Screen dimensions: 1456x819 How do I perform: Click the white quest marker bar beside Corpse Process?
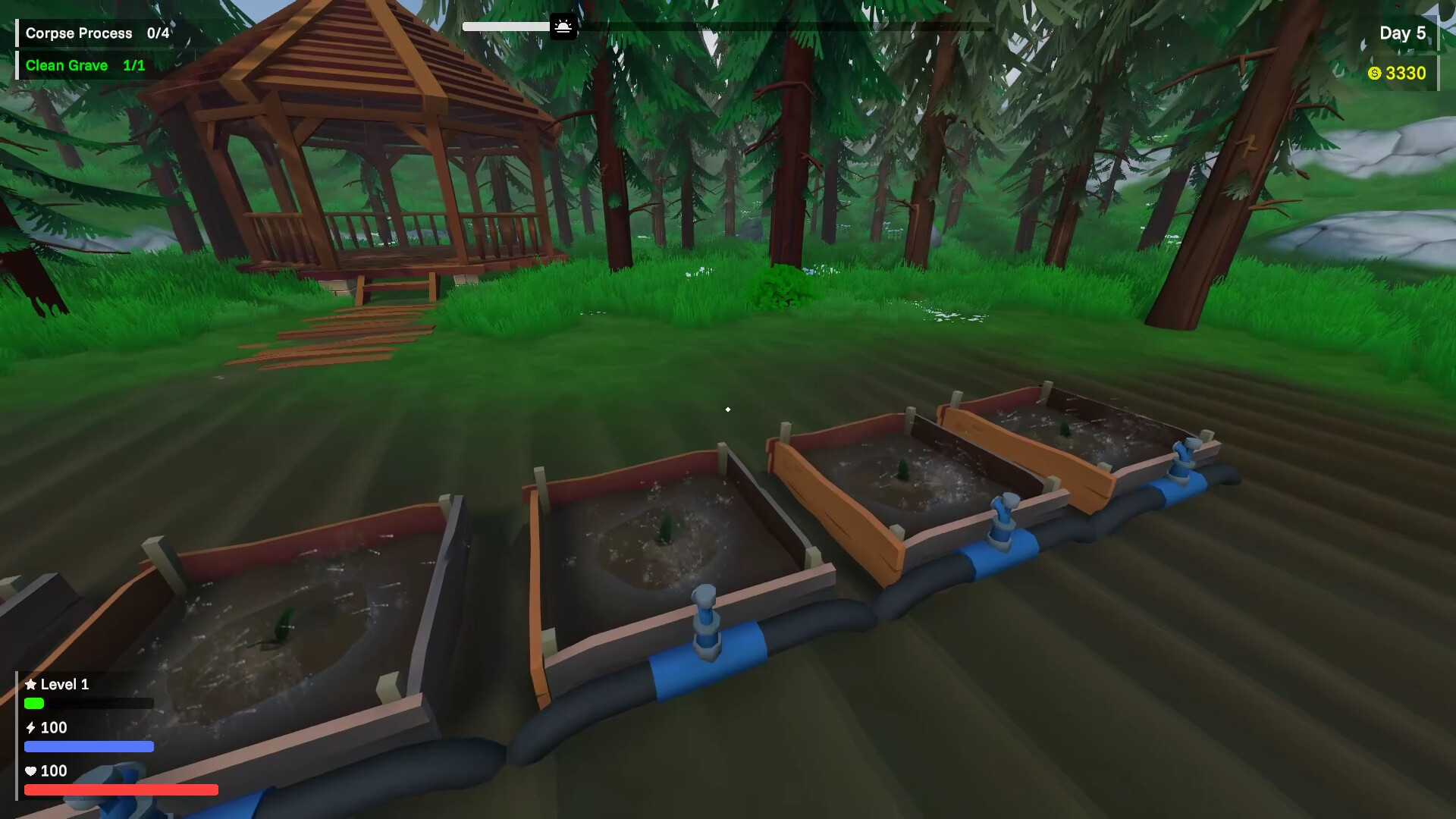tap(16, 33)
